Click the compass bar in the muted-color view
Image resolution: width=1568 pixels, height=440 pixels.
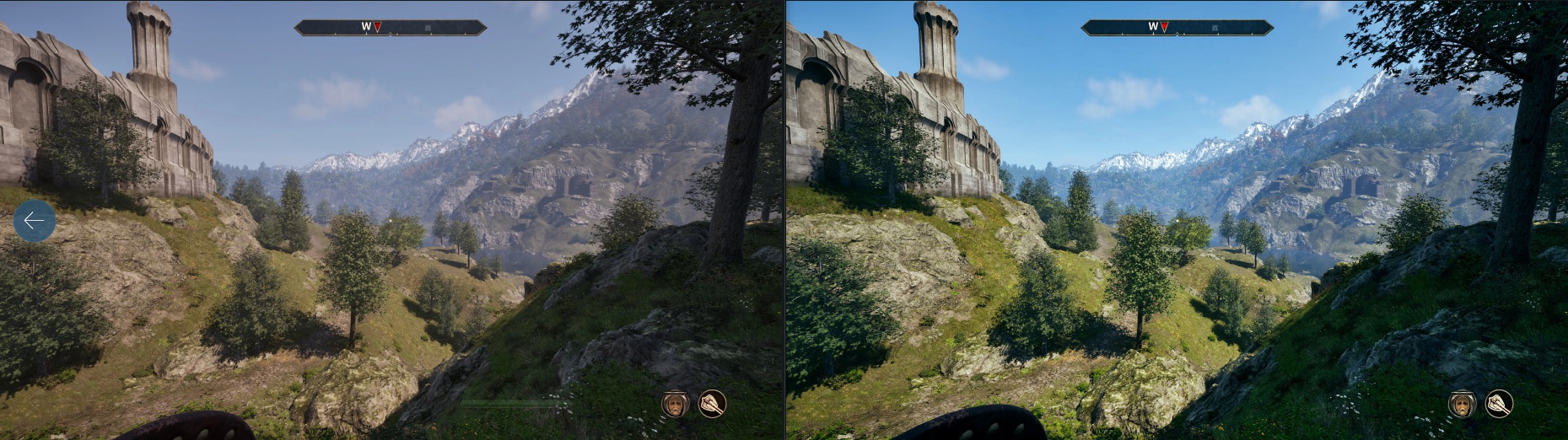(x=391, y=28)
